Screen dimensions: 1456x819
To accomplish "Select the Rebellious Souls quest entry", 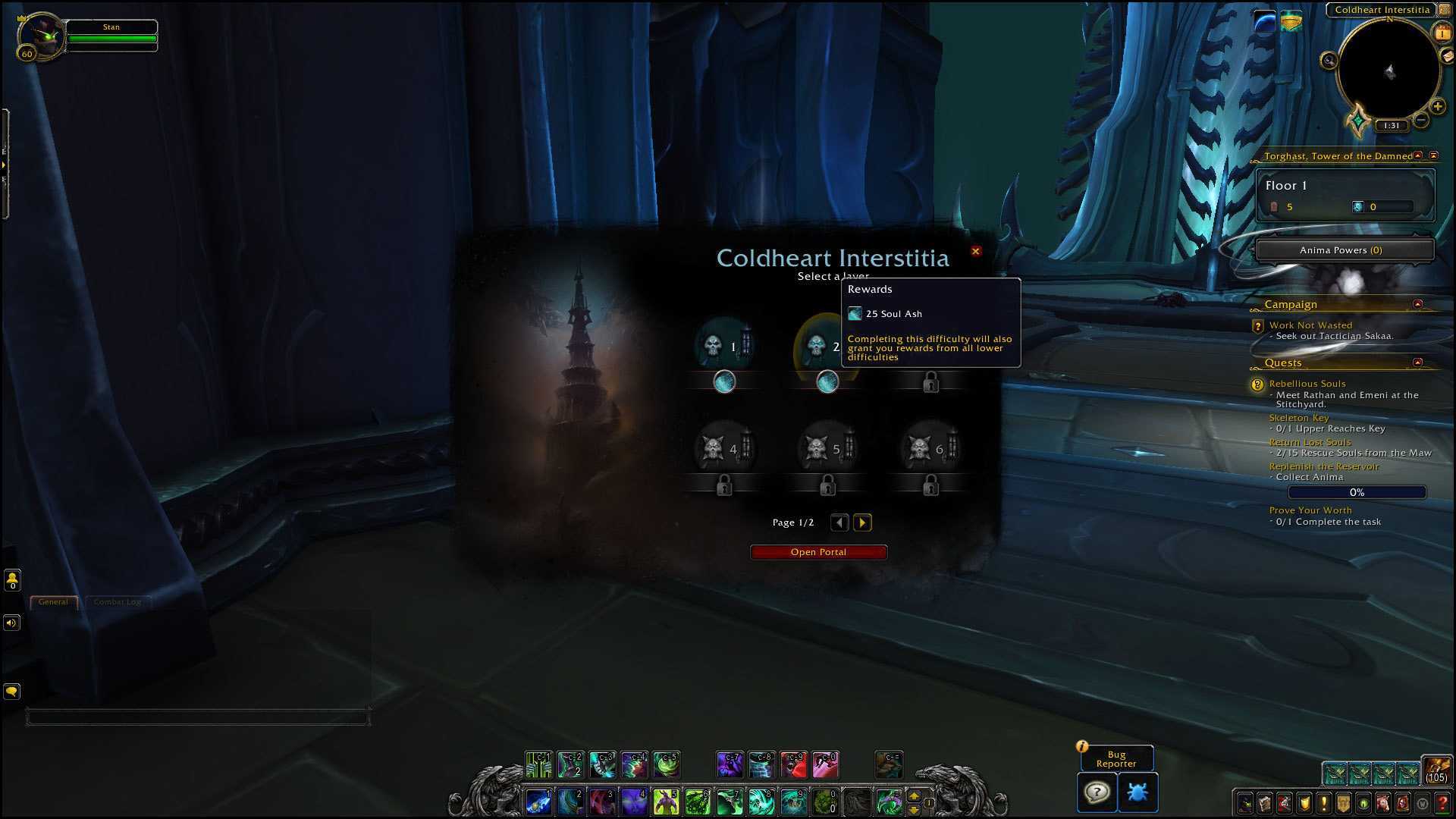I will [1307, 384].
